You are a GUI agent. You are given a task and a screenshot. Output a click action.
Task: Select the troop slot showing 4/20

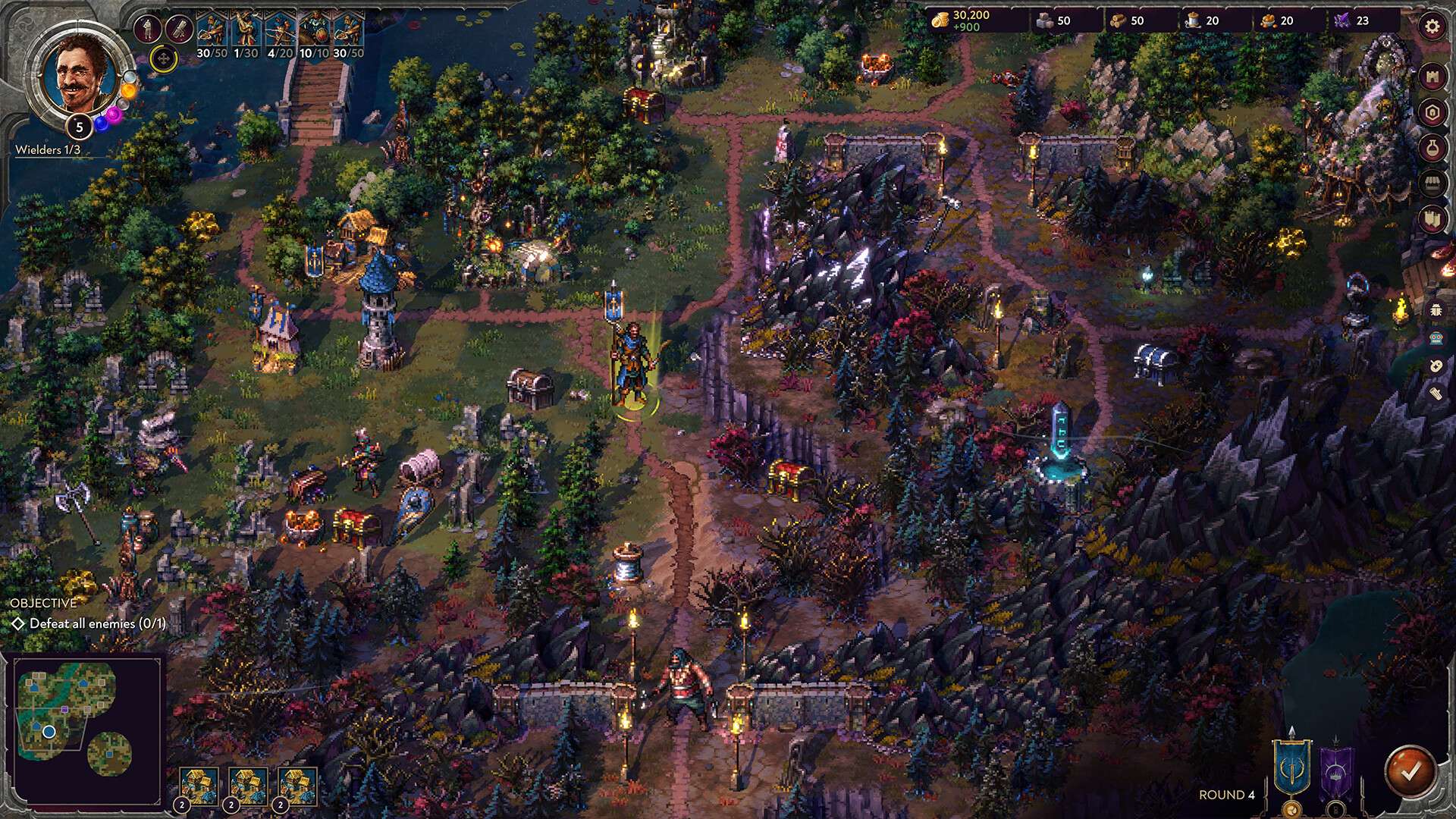pyautogui.click(x=280, y=34)
